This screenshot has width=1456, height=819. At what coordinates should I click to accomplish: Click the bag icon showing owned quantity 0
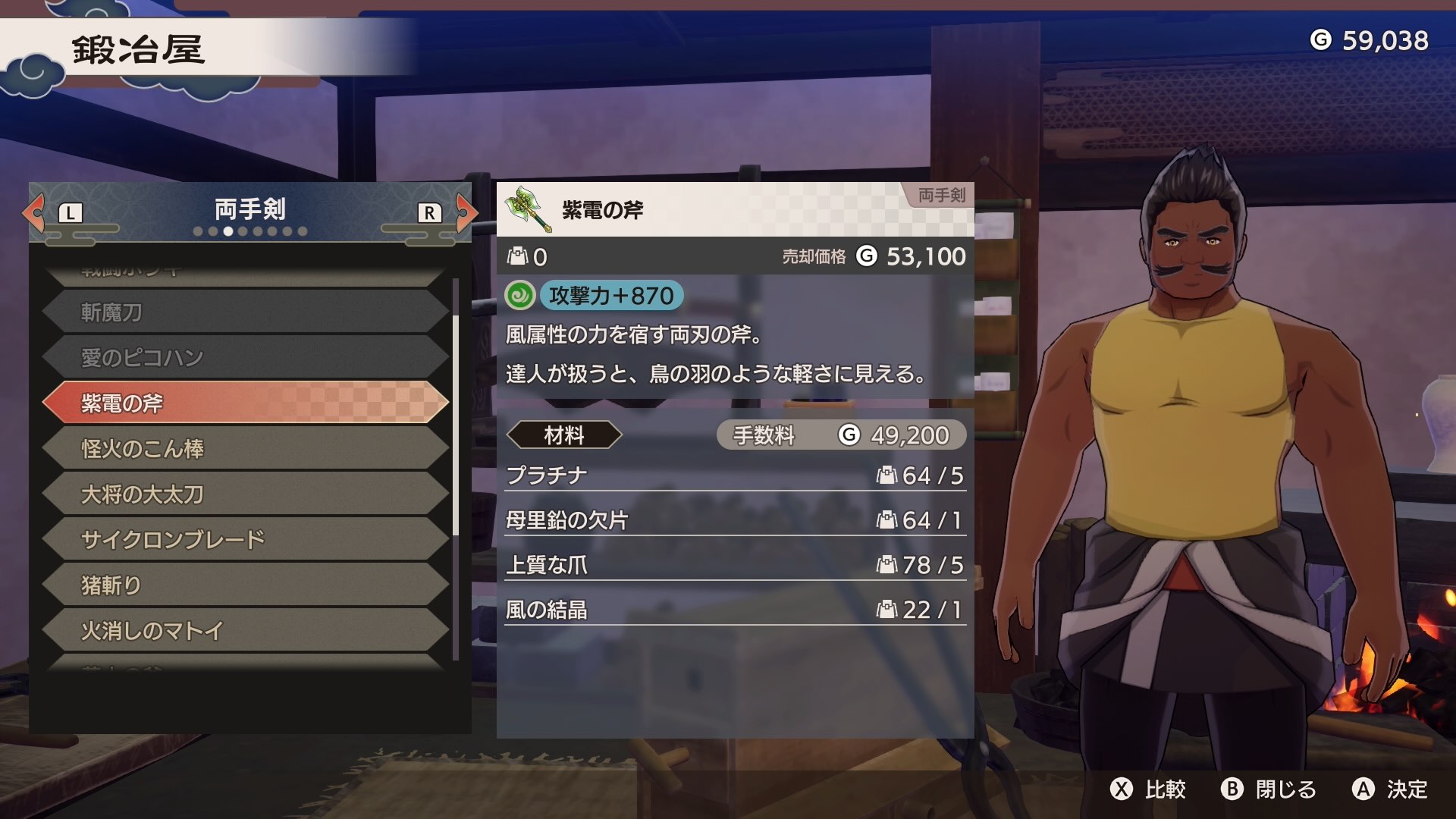(517, 256)
